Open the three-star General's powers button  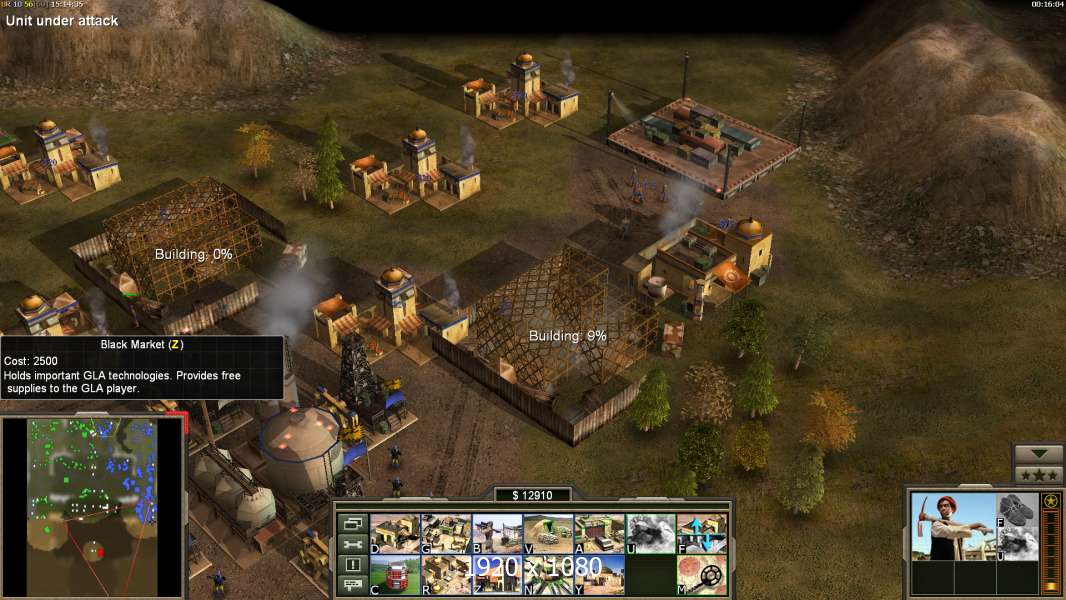point(1038,474)
